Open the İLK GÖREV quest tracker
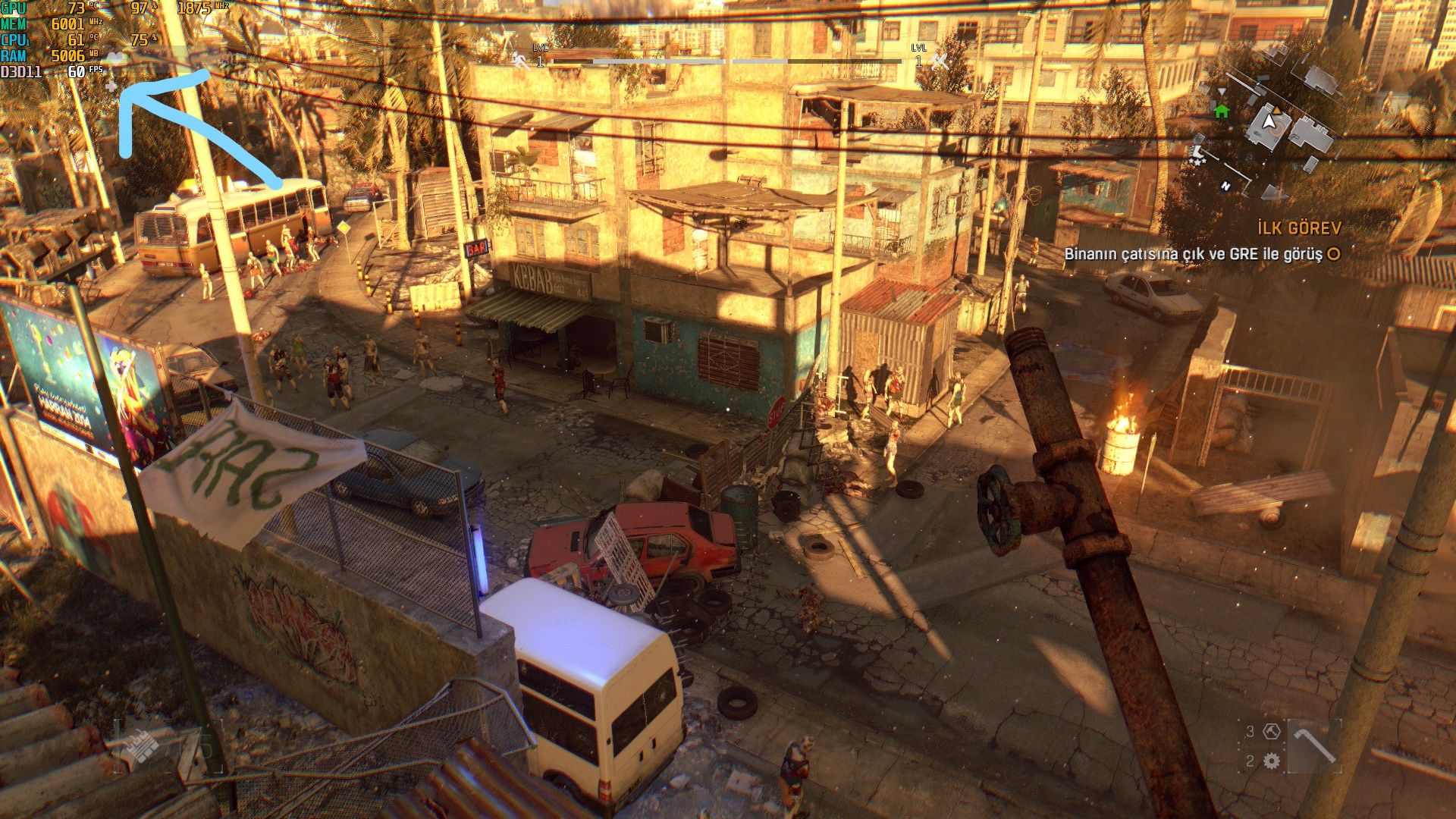1456x819 pixels. tap(1299, 227)
